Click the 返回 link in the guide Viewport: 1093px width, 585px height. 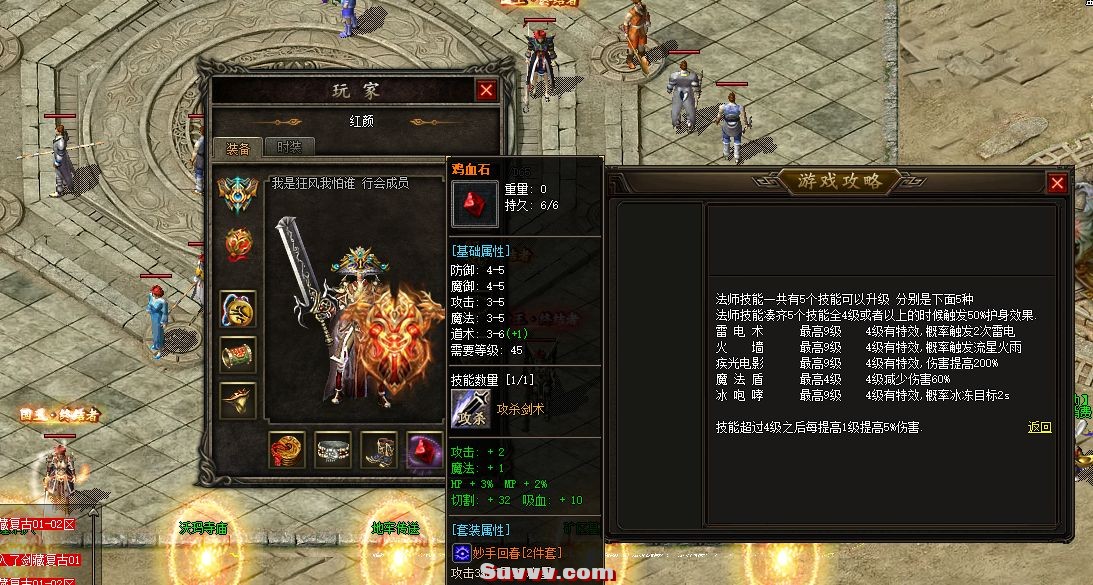point(1039,427)
